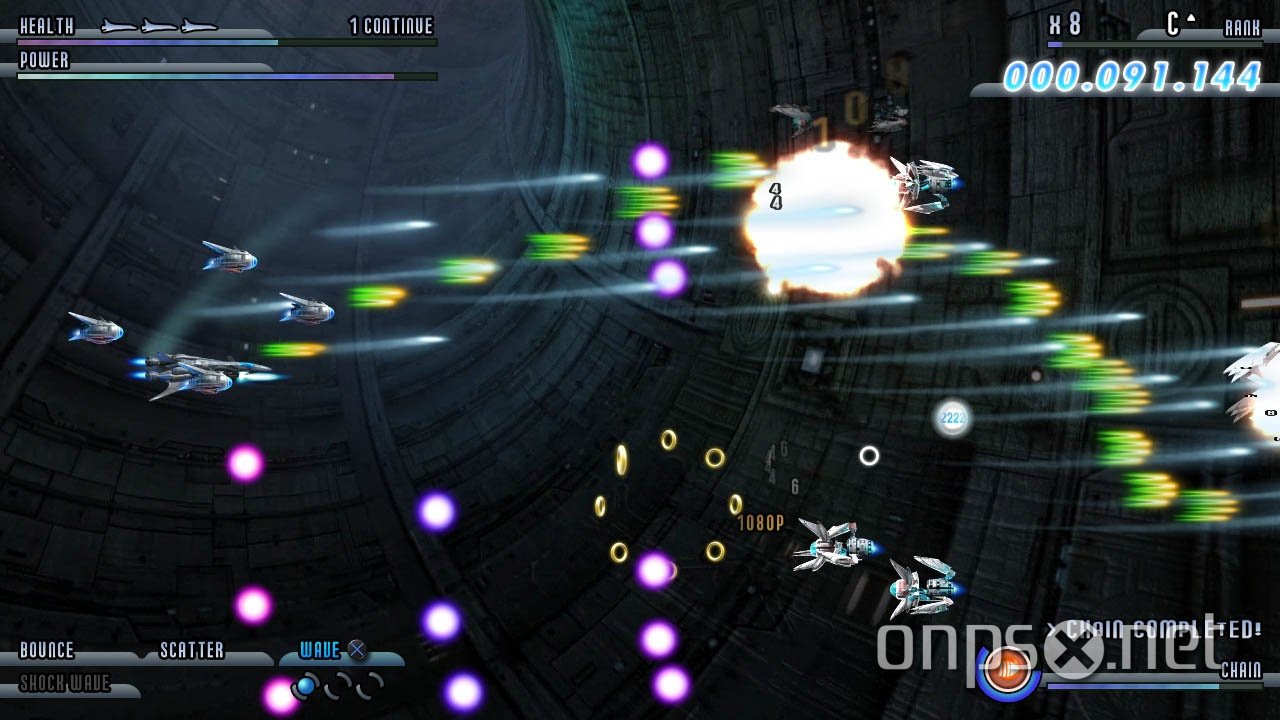
Task: Activate the SCATTER weapon
Action: click(190, 650)
